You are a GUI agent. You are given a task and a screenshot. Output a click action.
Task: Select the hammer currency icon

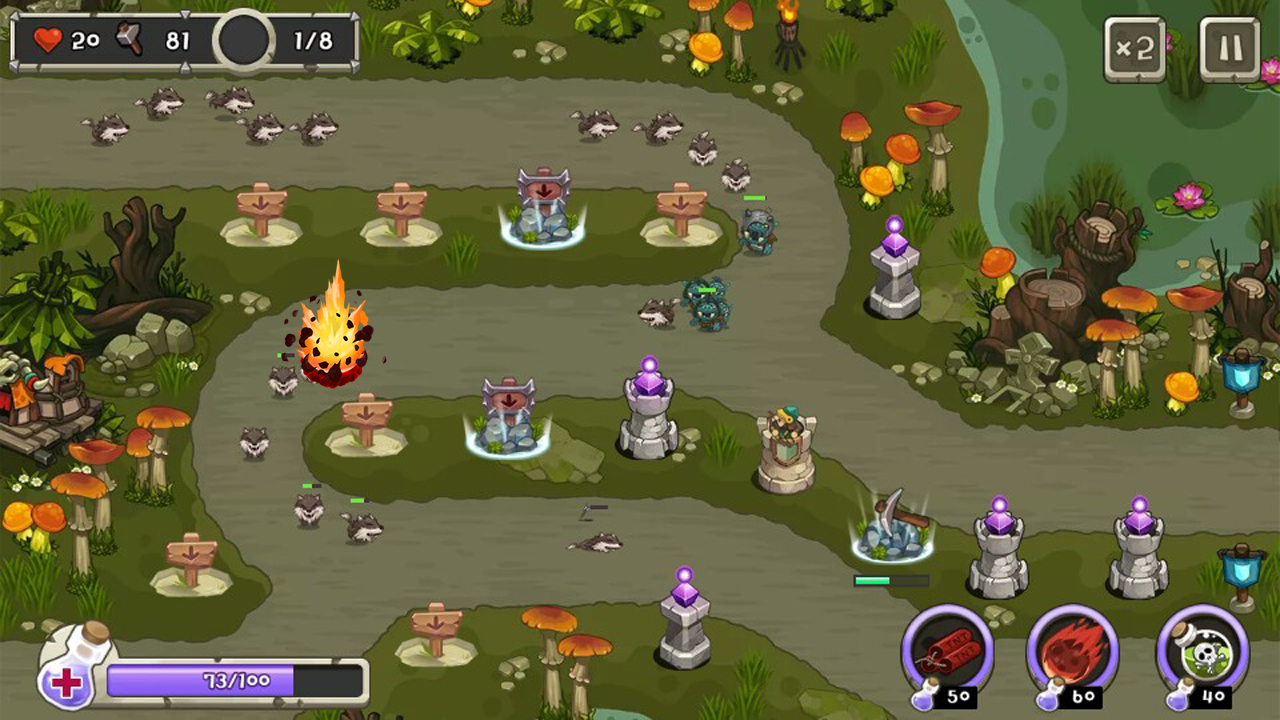pyautogui.click(x=126, y=41)
